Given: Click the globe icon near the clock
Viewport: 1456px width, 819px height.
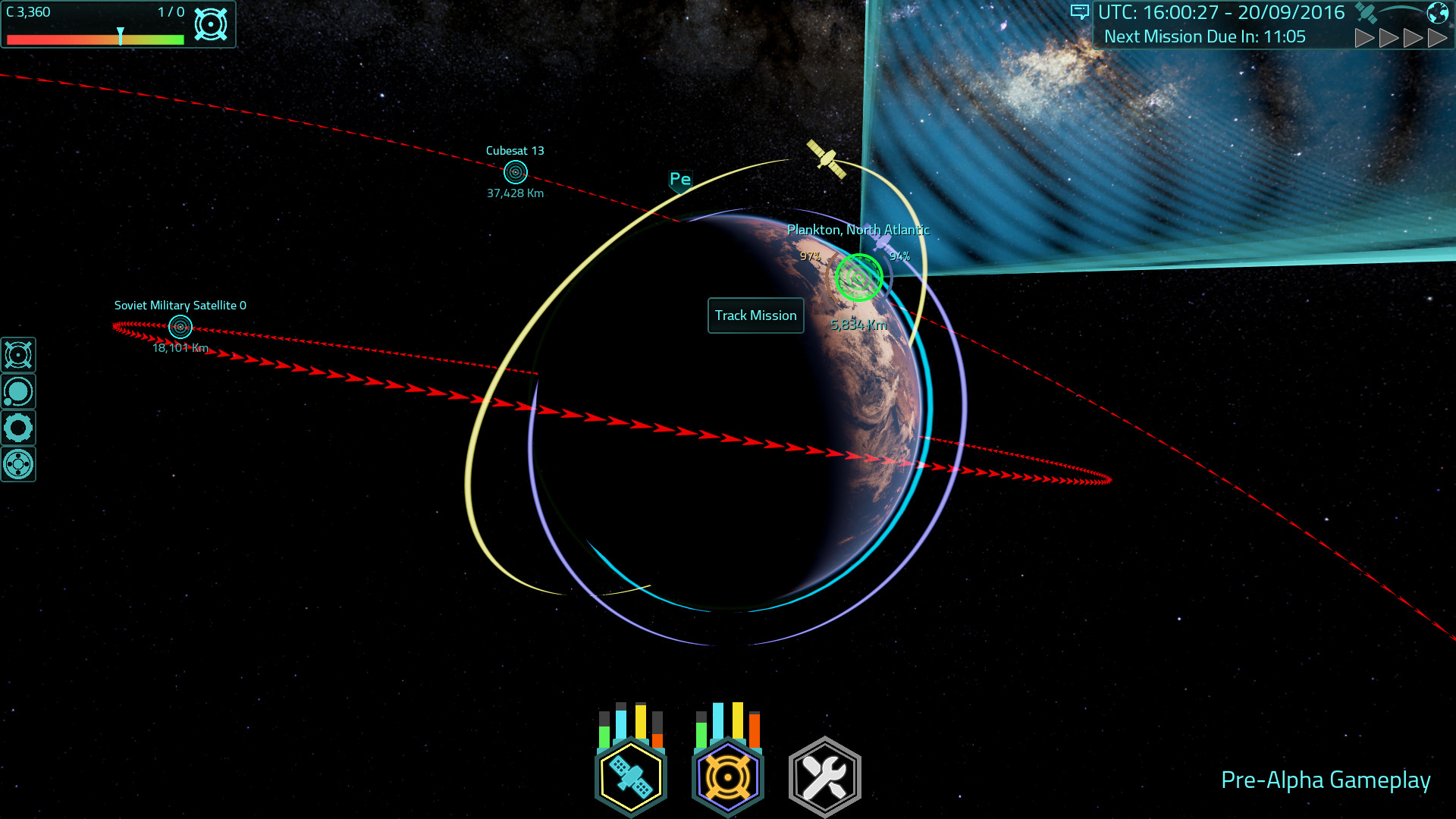Looking at the screenshot, I should pyautogui.click(x=1437, y=12).
